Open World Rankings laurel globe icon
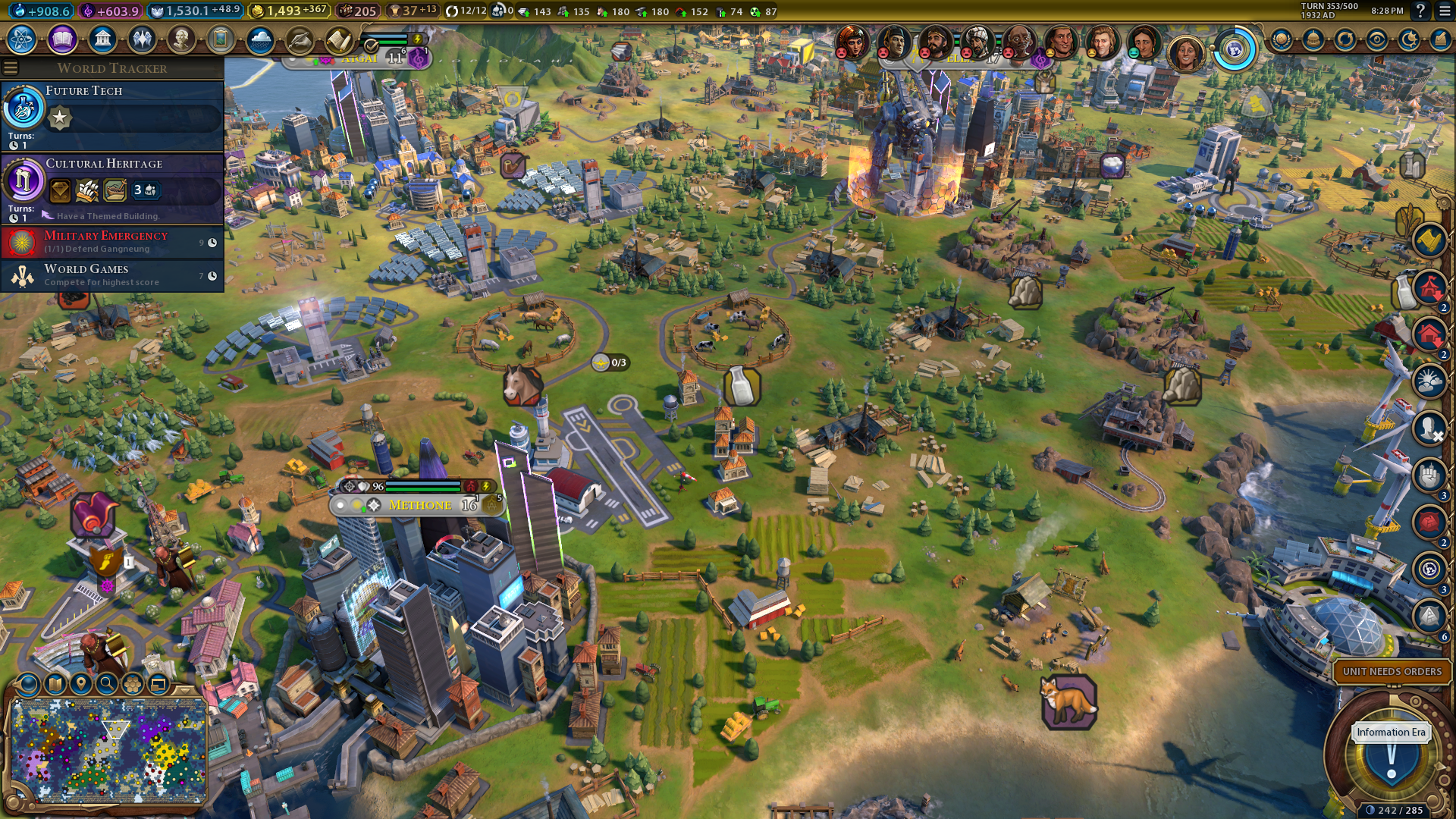 1282,39
